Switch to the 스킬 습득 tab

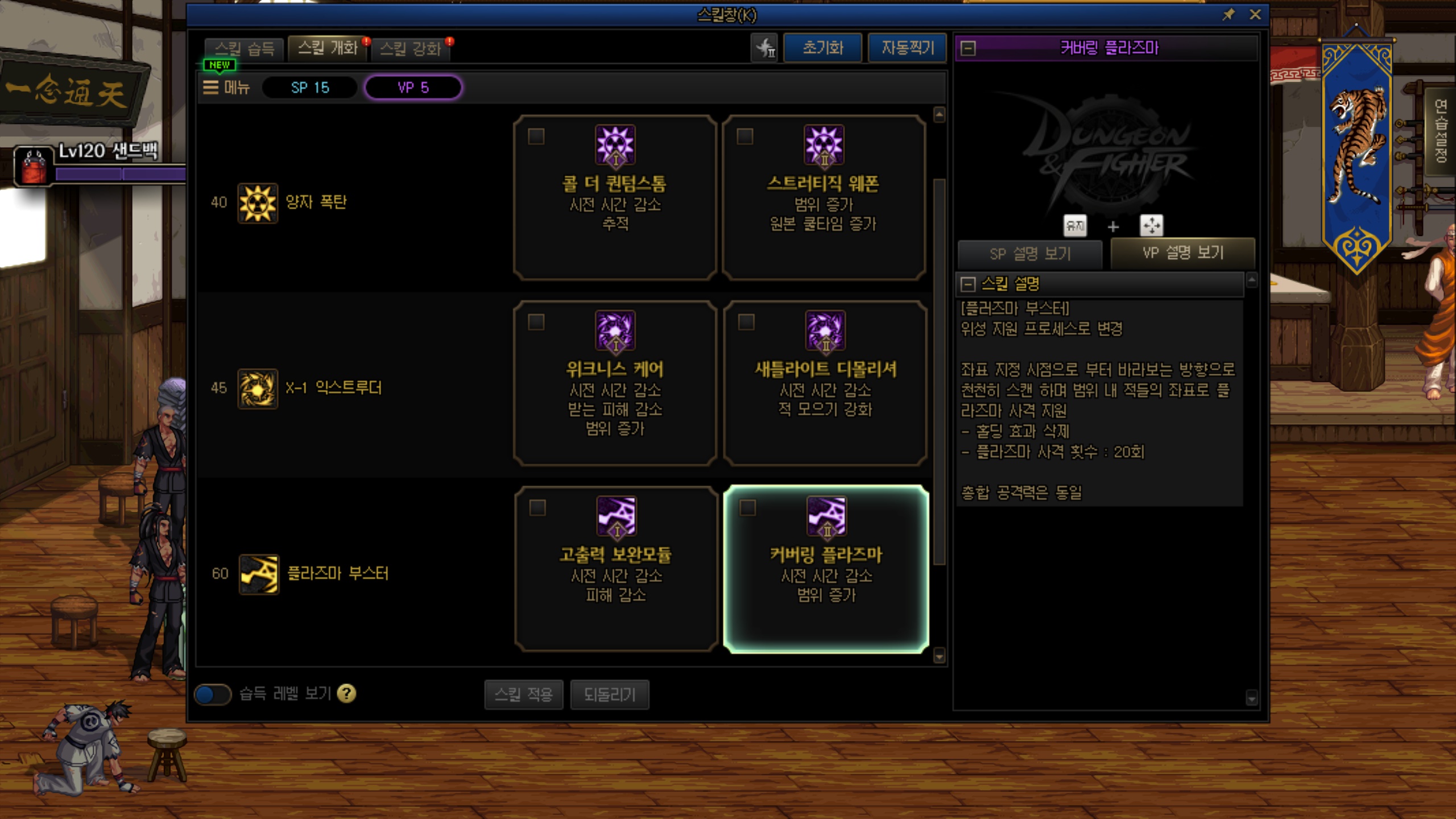[245, 49]
